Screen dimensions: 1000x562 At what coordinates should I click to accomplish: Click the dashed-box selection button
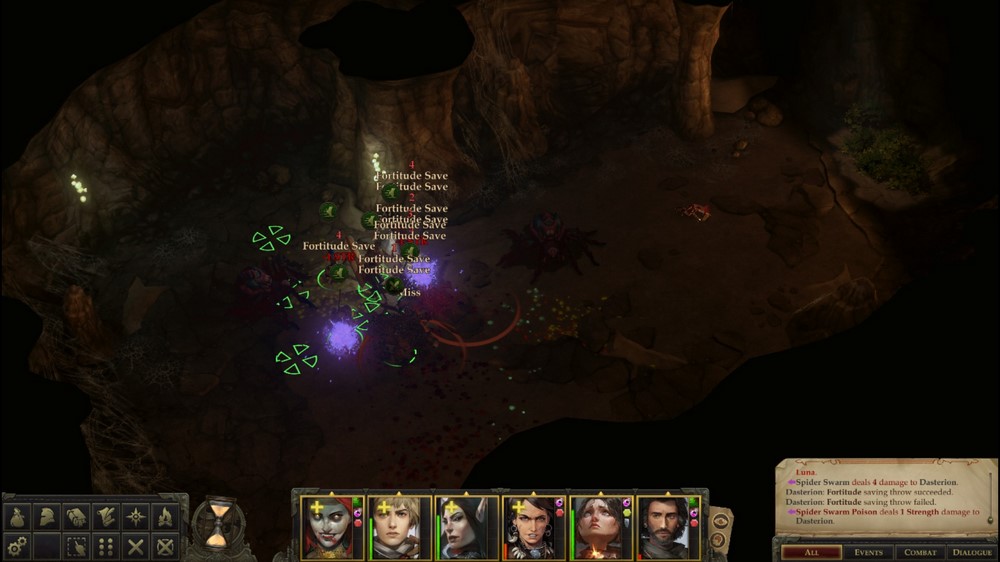click(x=76, y=547)
